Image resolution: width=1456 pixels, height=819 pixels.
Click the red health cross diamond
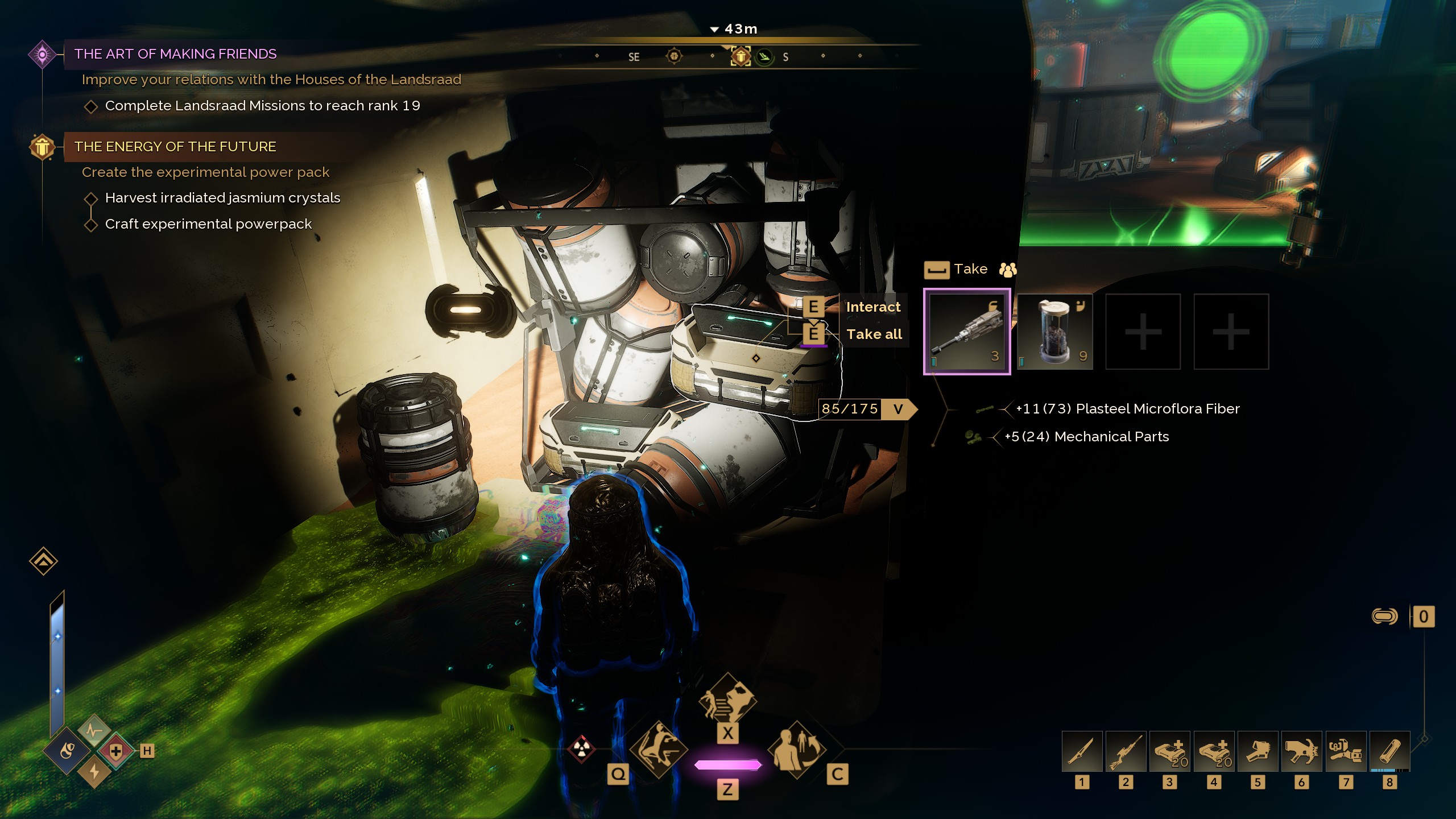point(116,751)
